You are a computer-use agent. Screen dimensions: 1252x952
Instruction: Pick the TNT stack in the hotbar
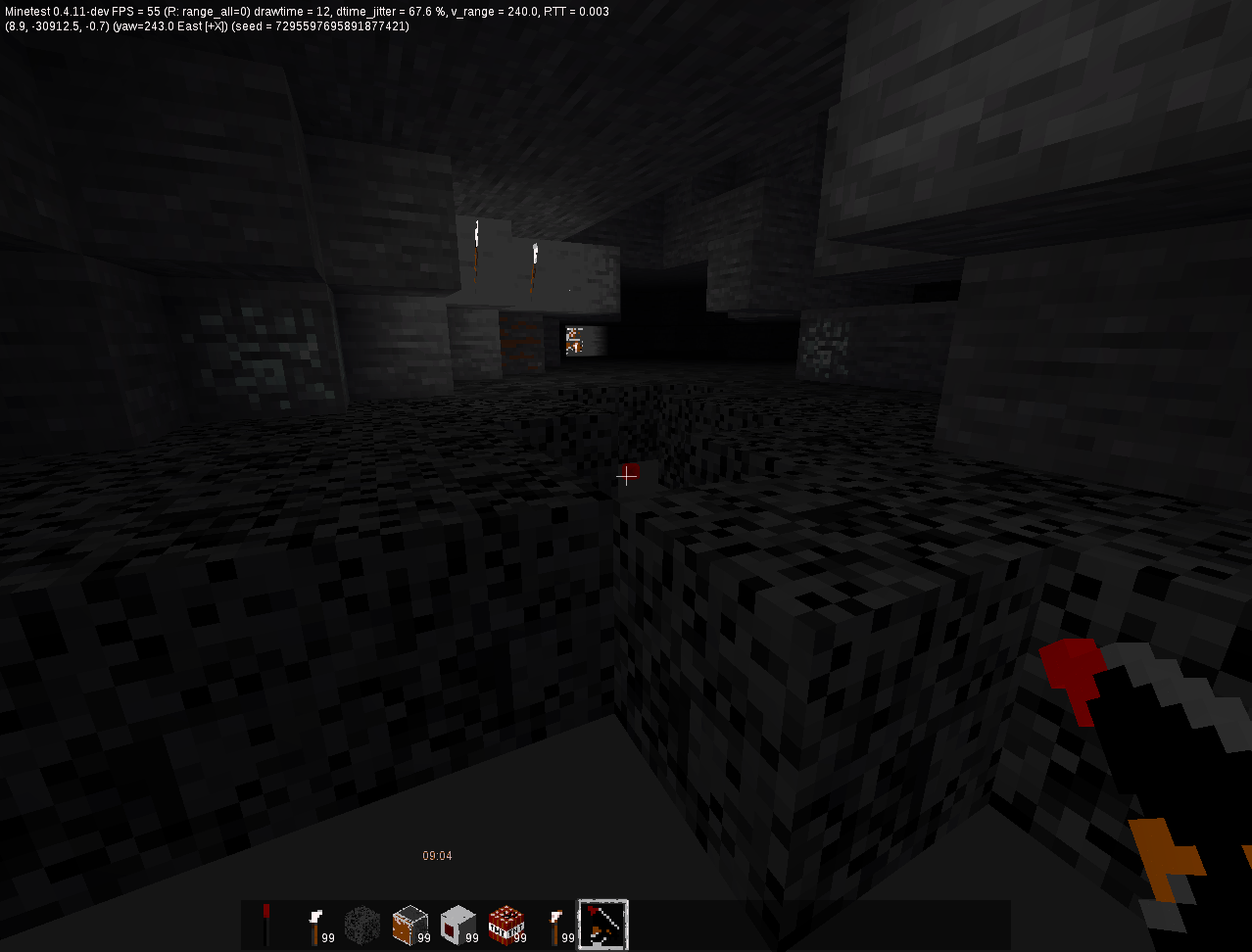(506, 925)
